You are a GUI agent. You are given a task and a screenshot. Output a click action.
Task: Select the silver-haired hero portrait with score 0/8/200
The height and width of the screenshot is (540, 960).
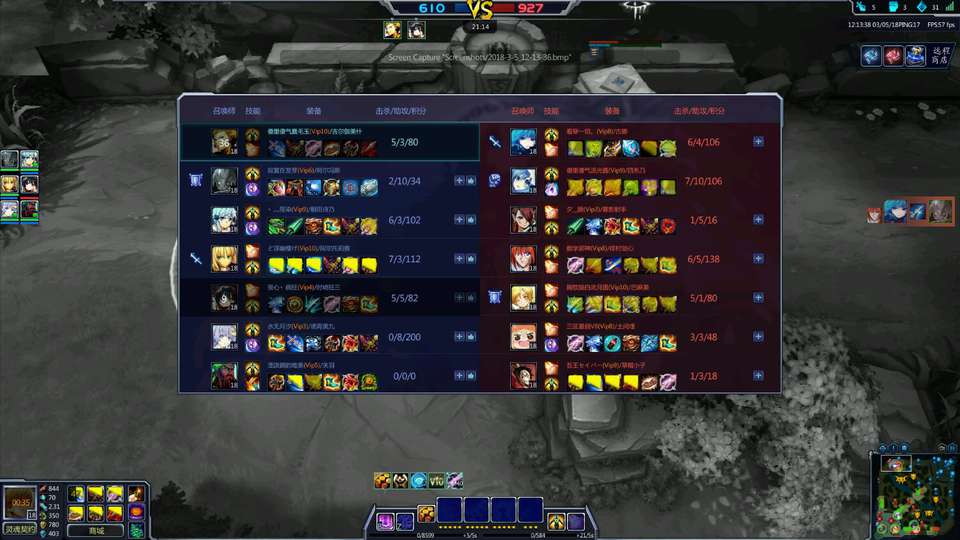click(x=224, y=337)
